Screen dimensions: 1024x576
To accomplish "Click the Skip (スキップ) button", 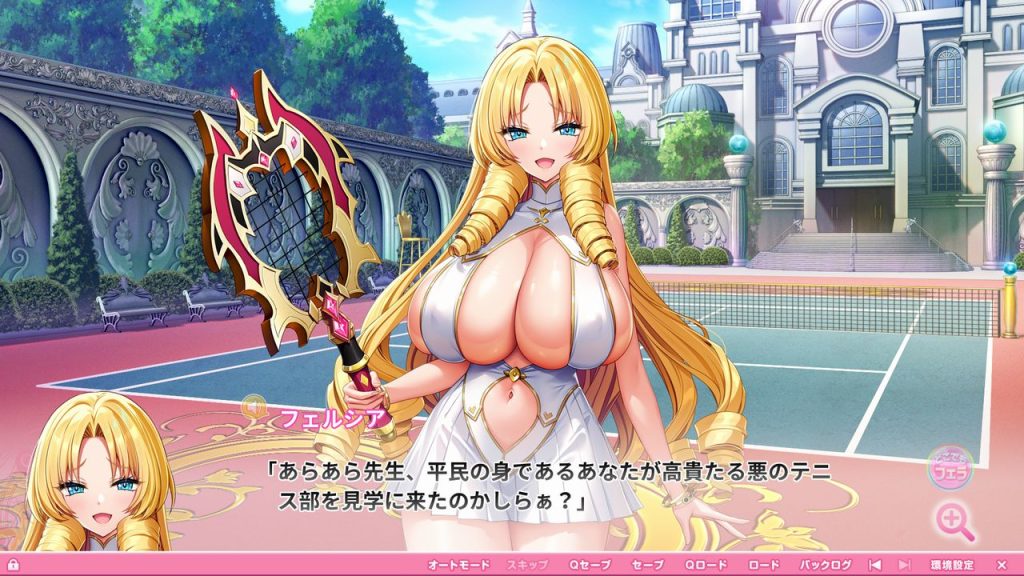I will click(x=527, y=565).
